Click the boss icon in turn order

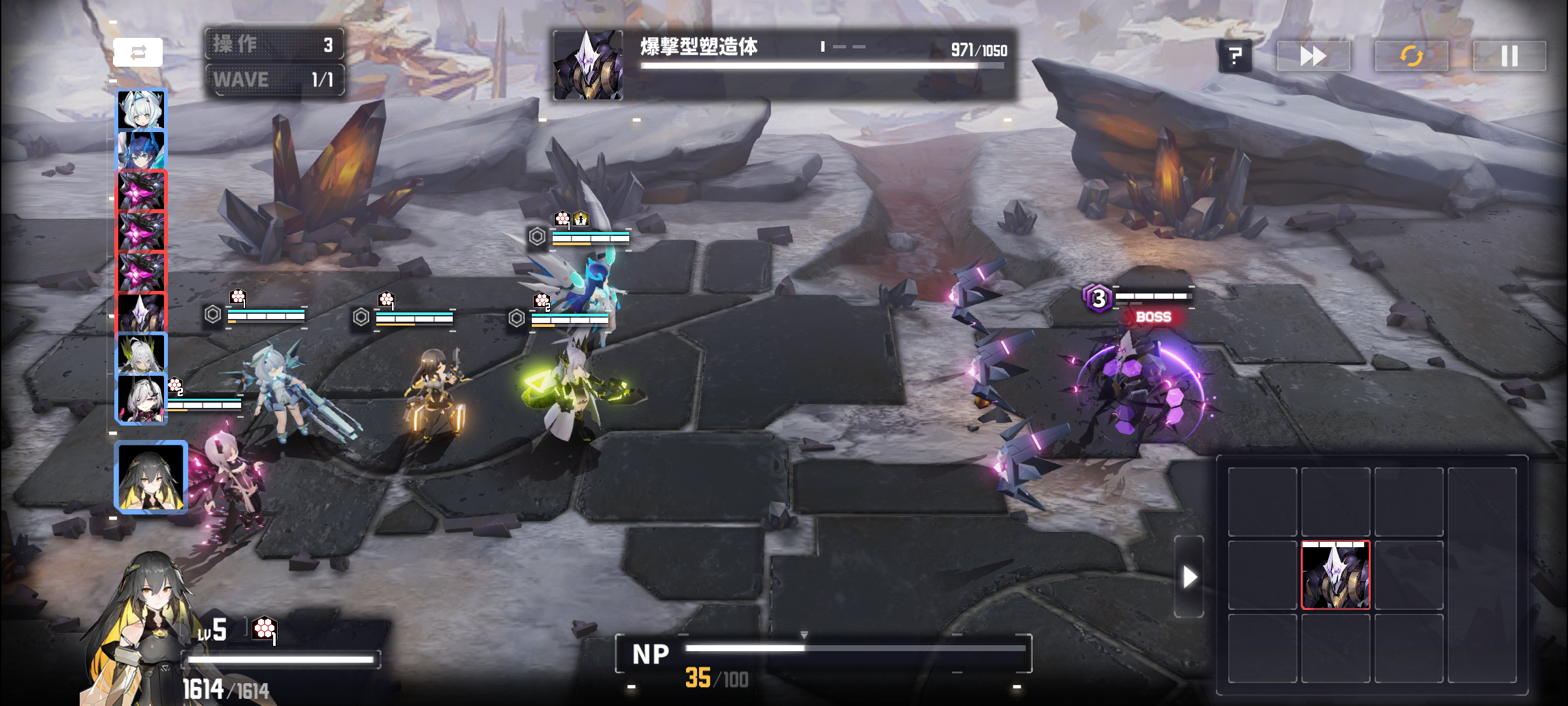[142, 313]
